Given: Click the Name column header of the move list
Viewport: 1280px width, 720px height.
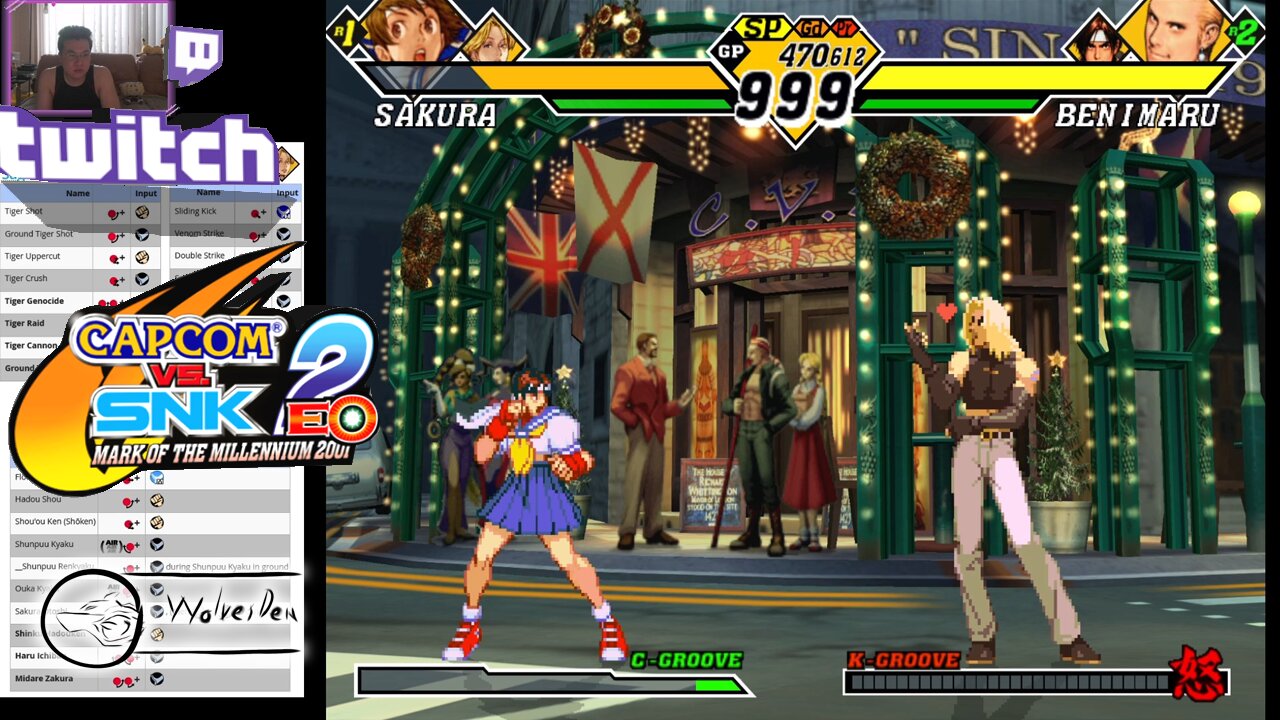Looking at the screenshot, I should click(x=78, y=193).
